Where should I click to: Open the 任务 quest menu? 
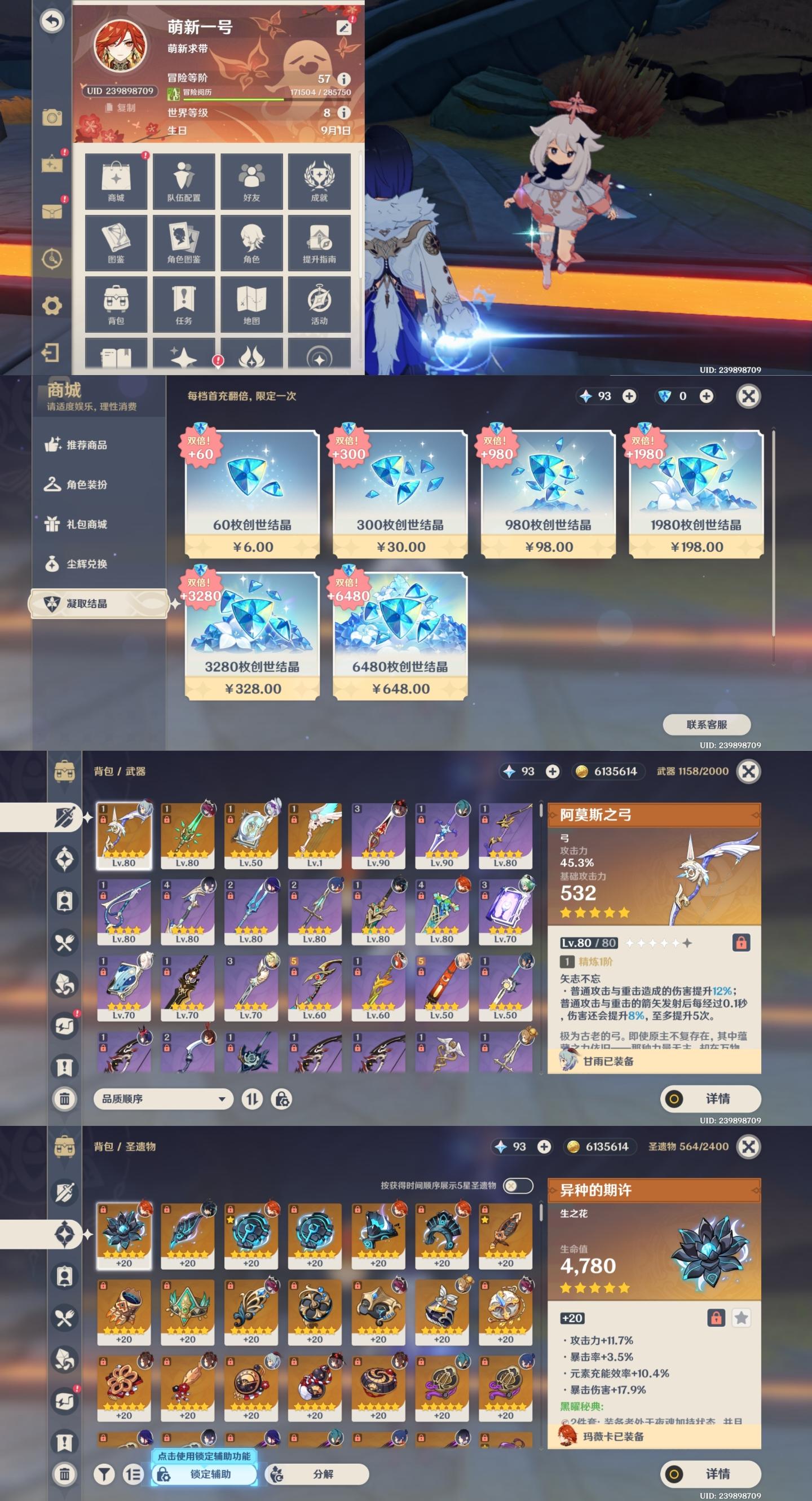(x=183, y=304)
